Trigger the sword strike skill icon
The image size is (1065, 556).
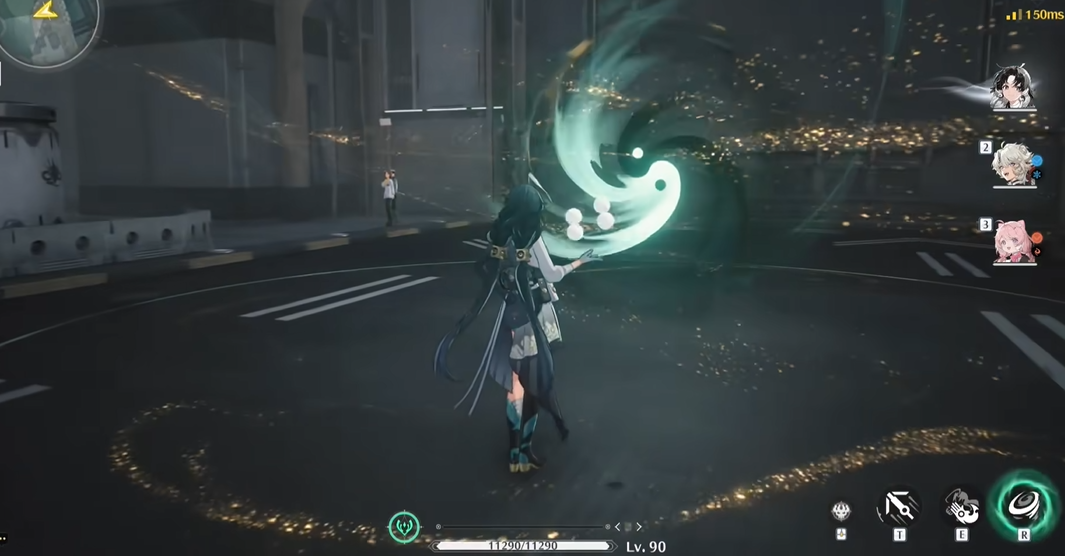(x=898, y=507)
